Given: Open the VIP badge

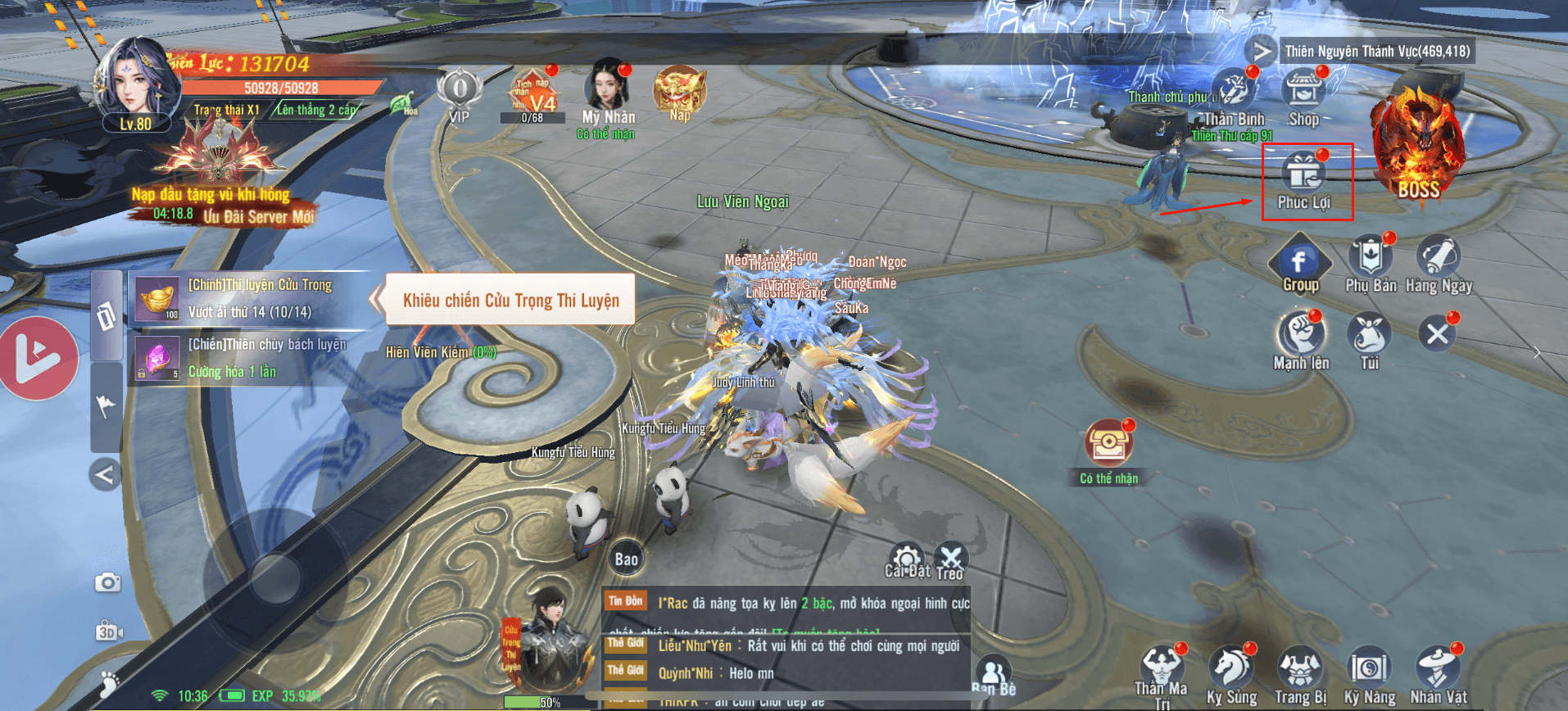Looking at the screenshot, I should coord(460,92).
